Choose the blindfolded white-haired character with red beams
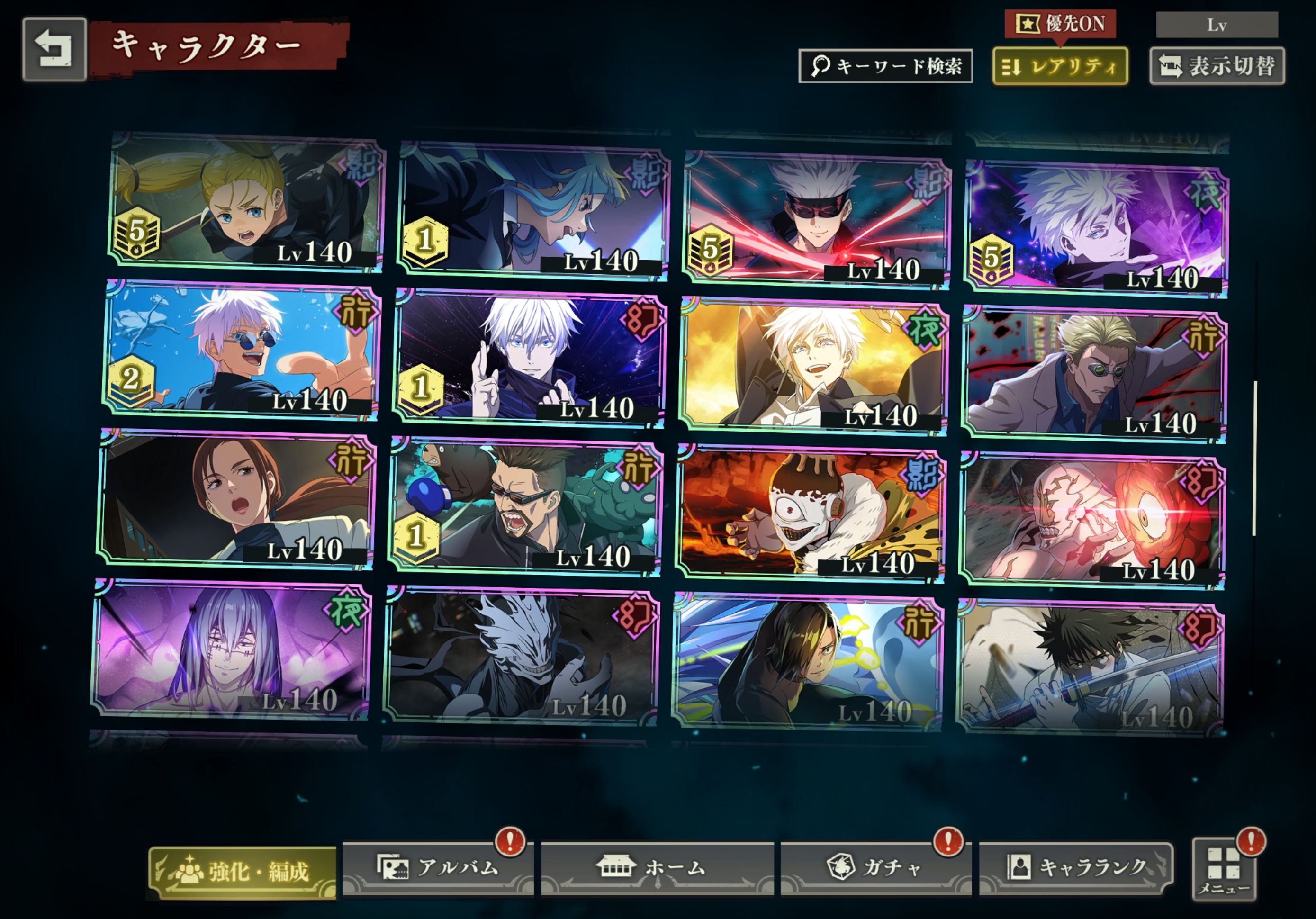This screenshot has width=1316, height=919. point(816,221)
